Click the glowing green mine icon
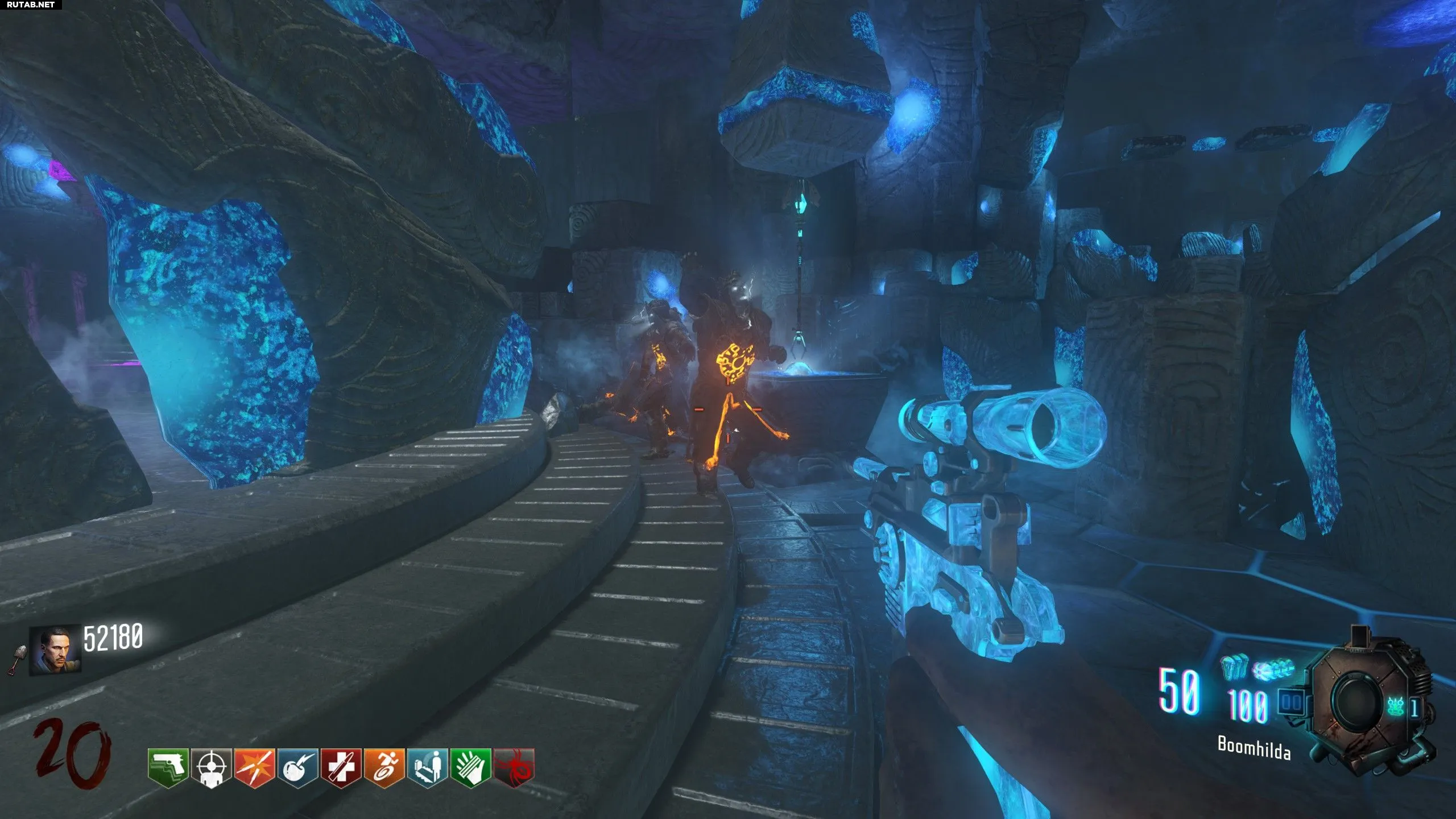1456x819 pixels. click(1395, 707)
